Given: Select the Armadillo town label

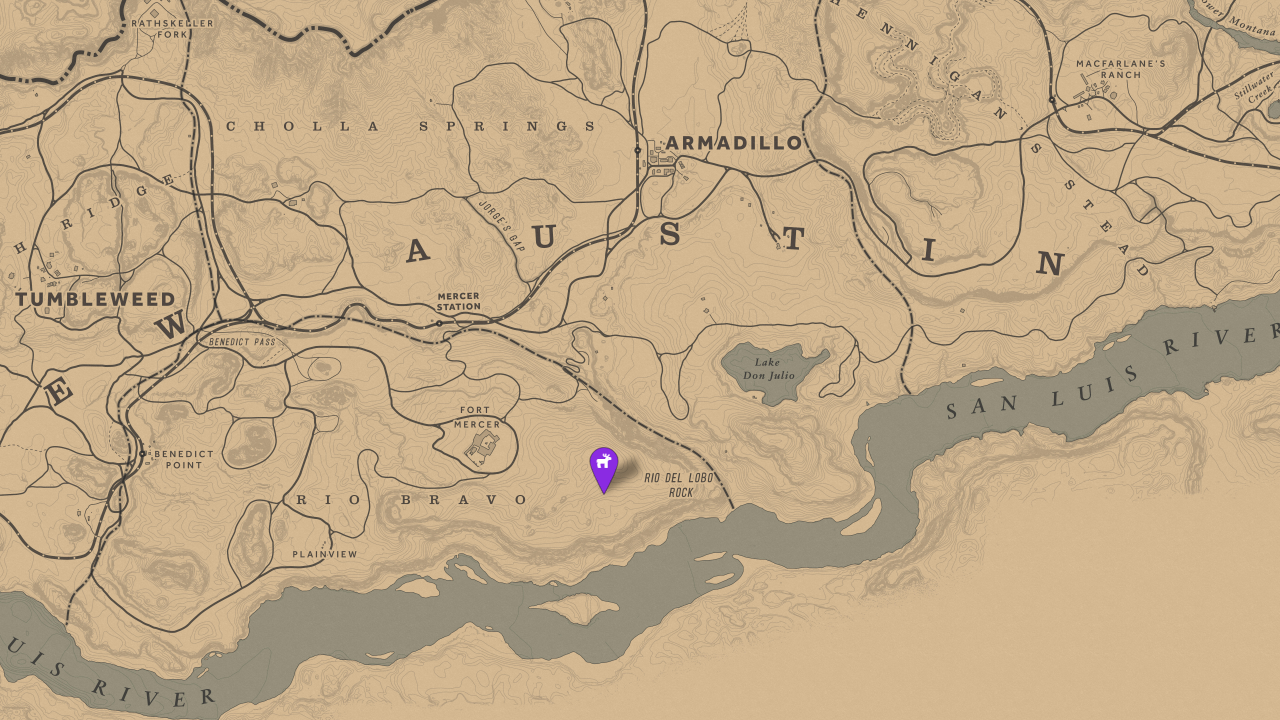Looking at the screenshot, I should tap(732, 143).
